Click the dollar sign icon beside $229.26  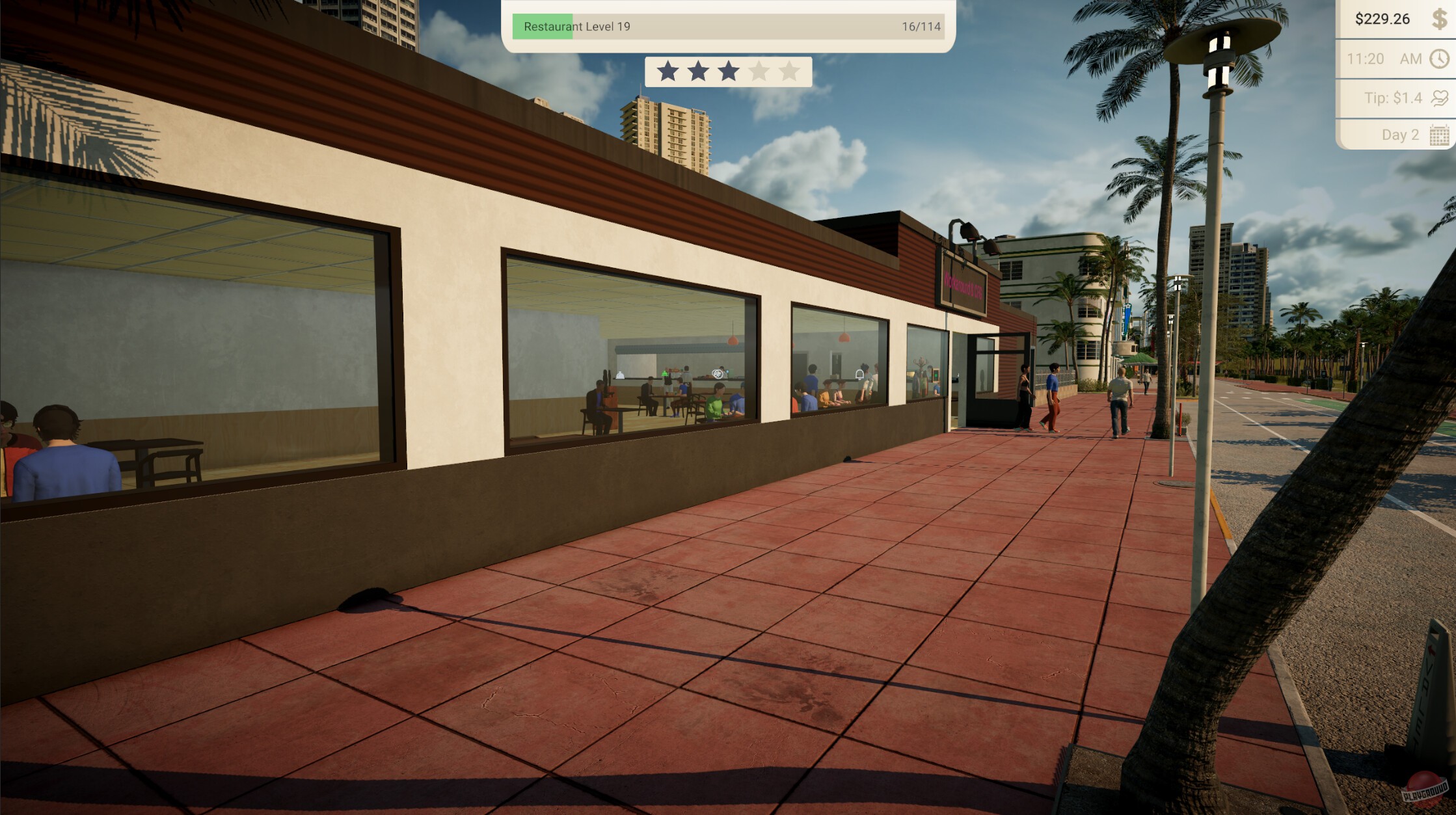click(1438, 18)
